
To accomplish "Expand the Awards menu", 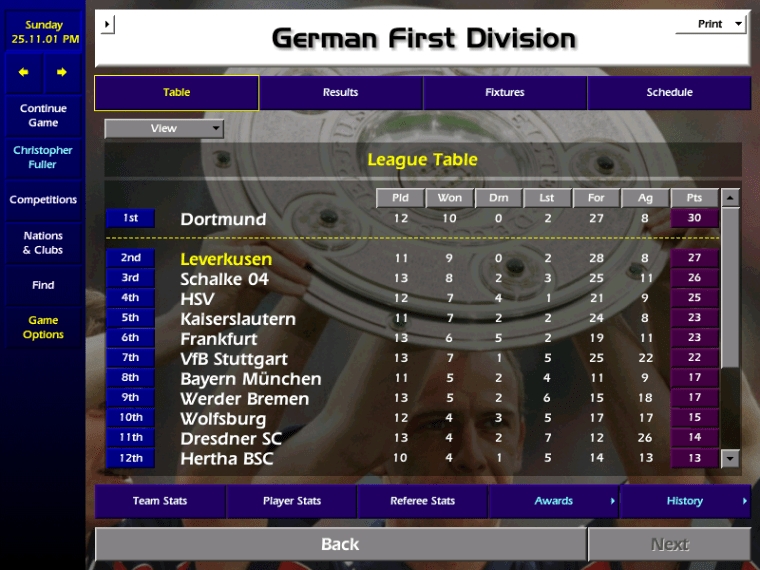I will [x=554, y=501].
